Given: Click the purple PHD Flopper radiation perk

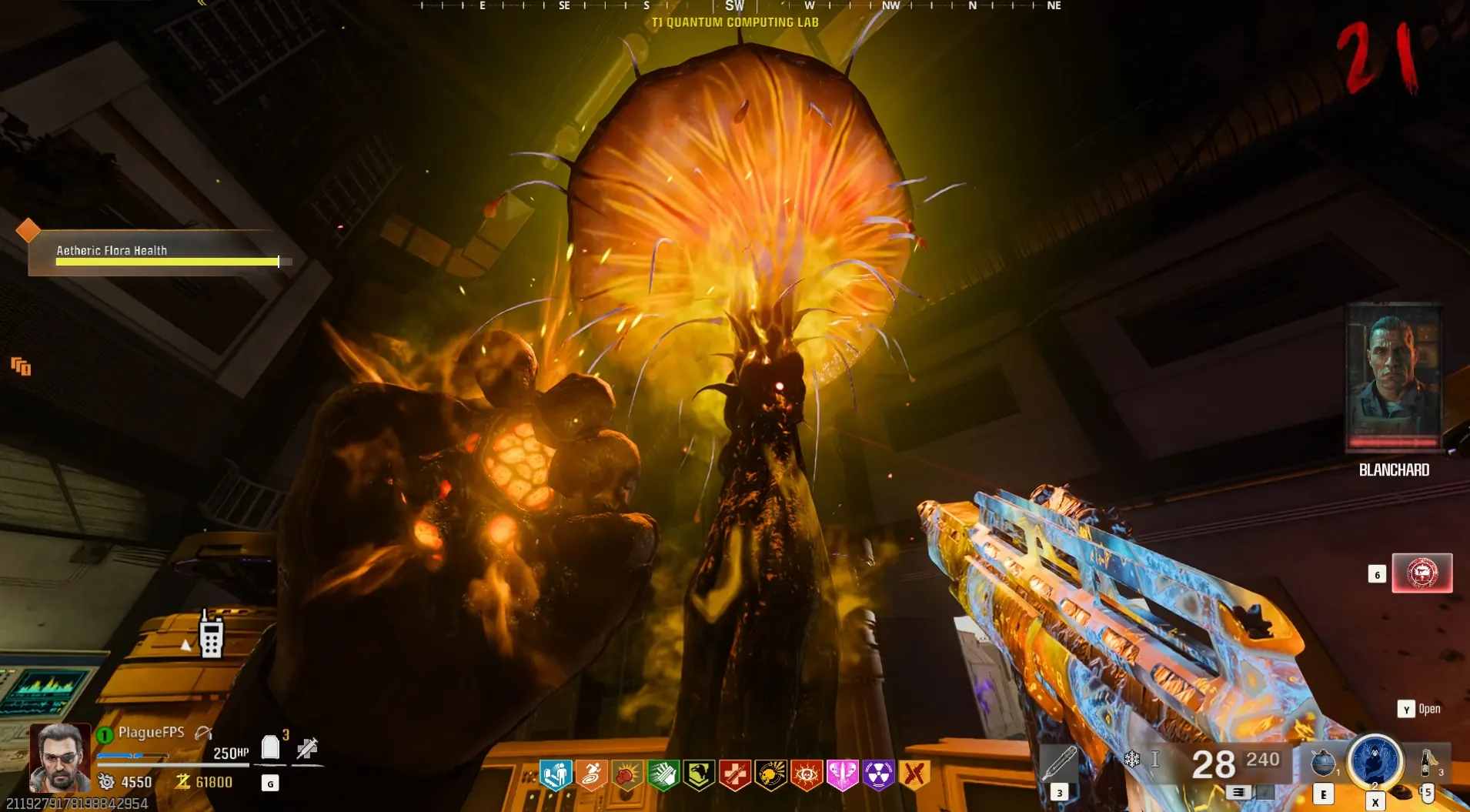Looking at the screenshot, I should click(x=878, y=775).
